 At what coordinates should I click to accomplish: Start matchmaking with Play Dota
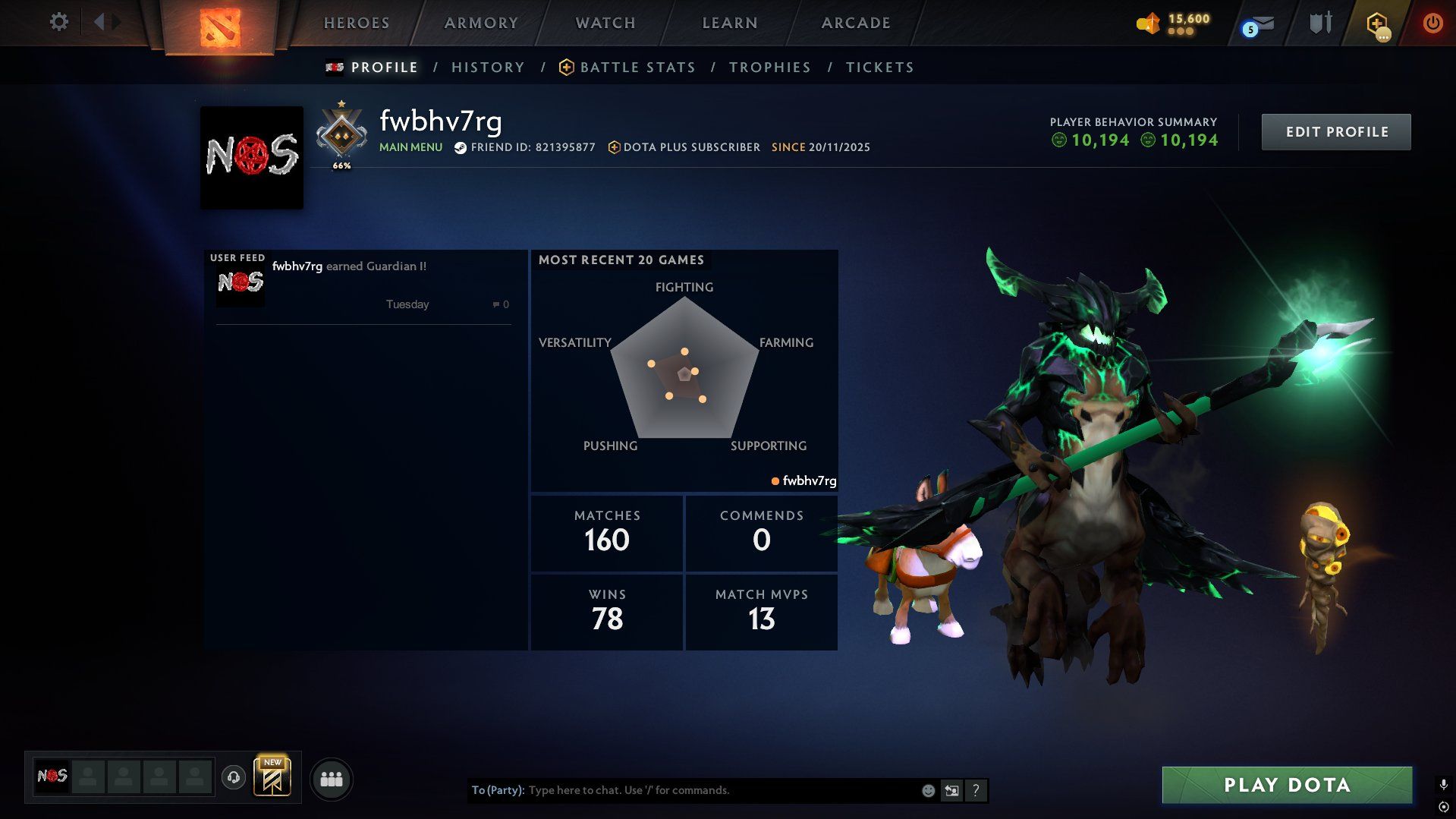pyautogui.click(x=1287, y=785)
